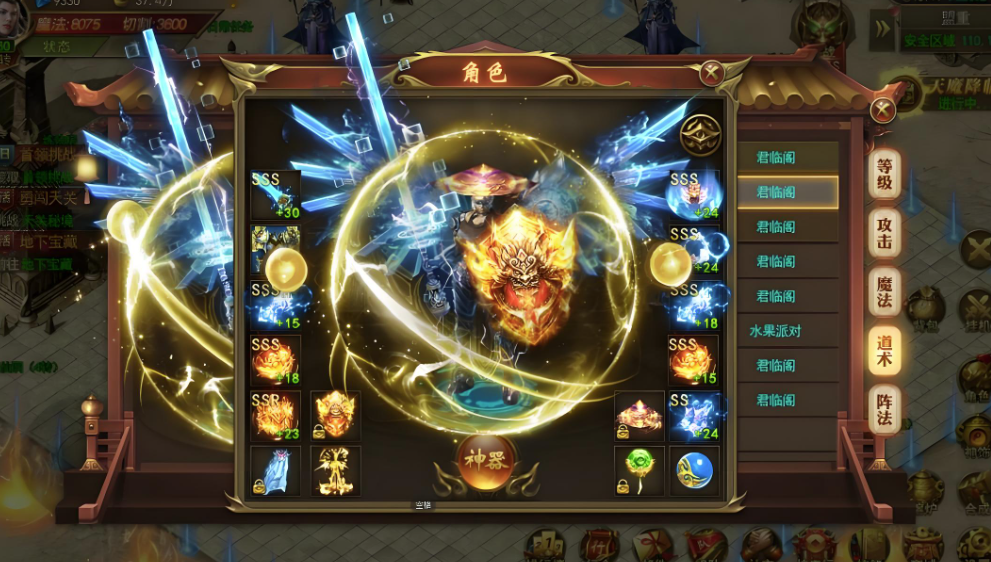The width and height of the screenshot is (991, 562).
Task: Select the locked flaming lion mask slot
Action: [x=335, y=416]
